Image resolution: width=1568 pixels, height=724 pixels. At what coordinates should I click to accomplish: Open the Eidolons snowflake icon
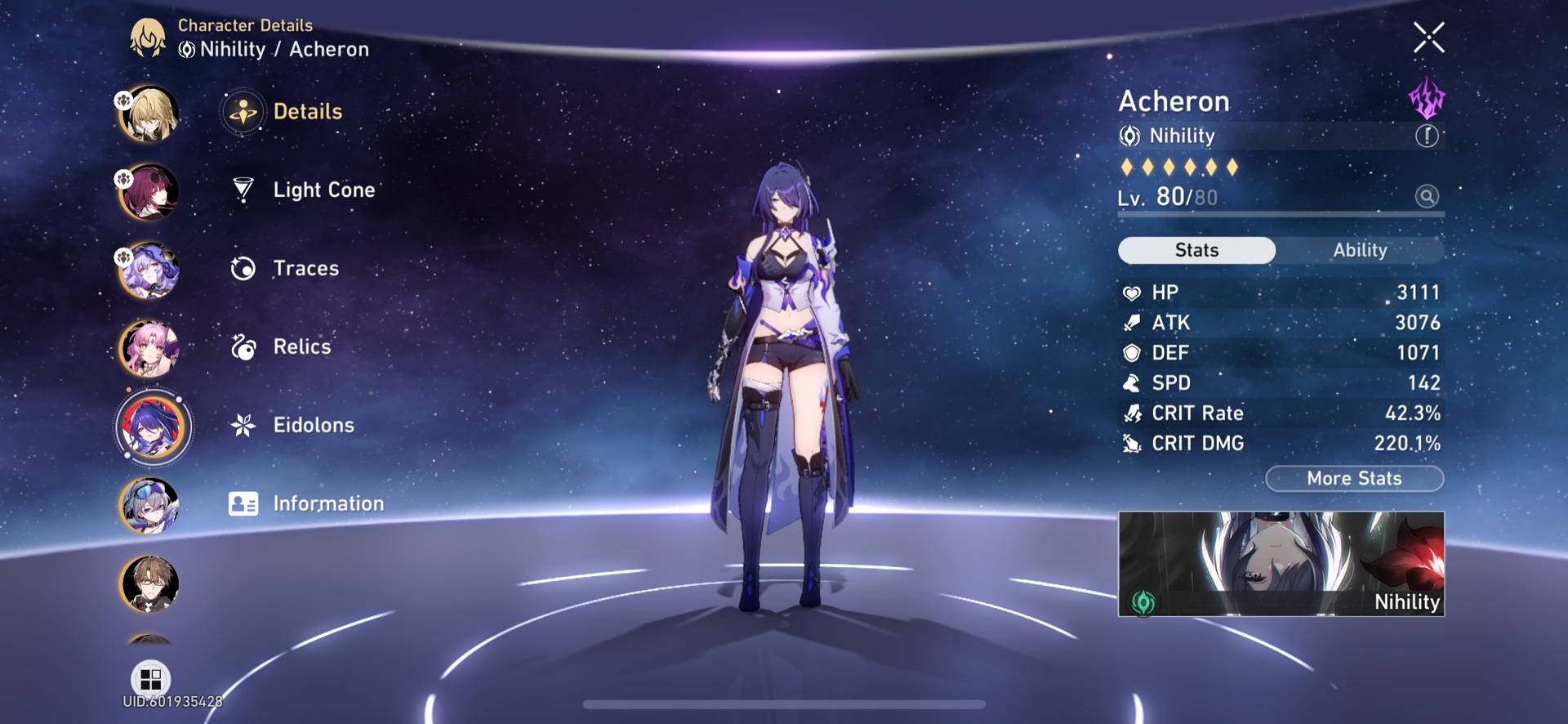point(243,424)
